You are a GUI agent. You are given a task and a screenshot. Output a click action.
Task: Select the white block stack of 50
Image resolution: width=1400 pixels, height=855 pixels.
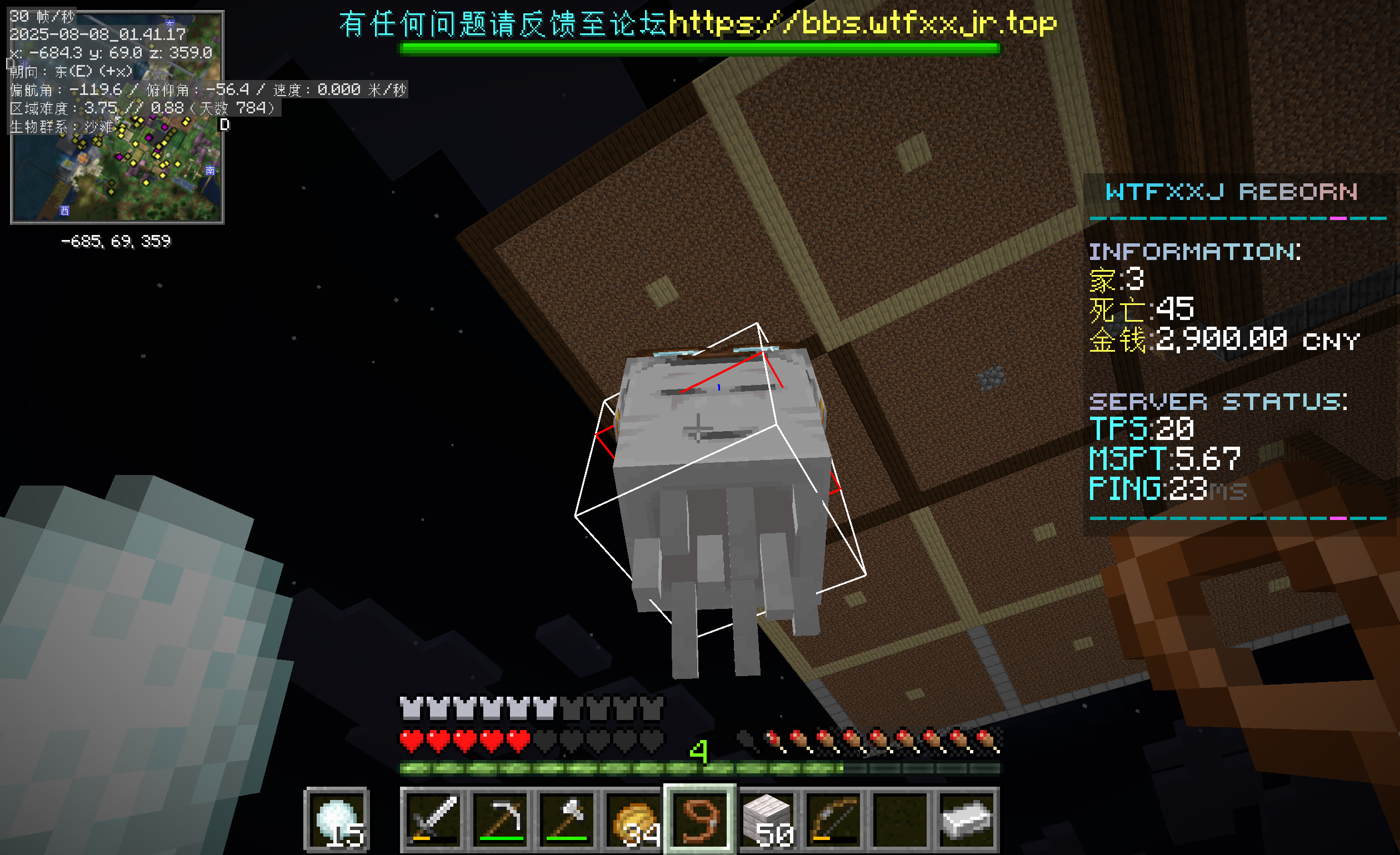(767, 820)
